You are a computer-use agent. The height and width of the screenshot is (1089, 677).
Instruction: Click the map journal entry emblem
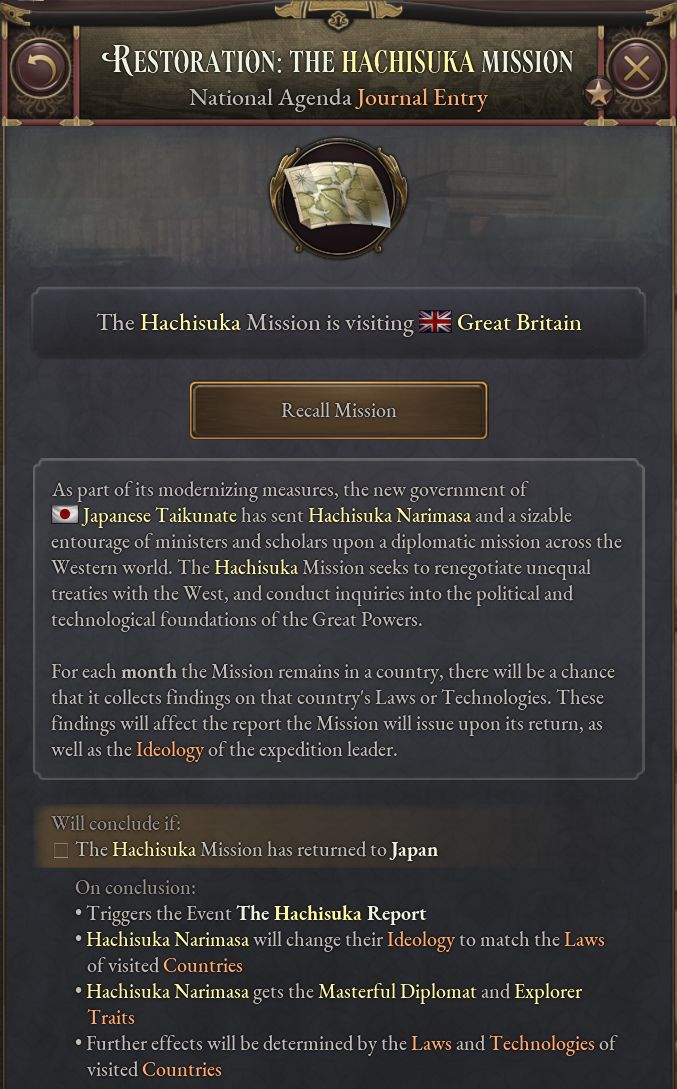pyautogui.click(x=338, y=198)
